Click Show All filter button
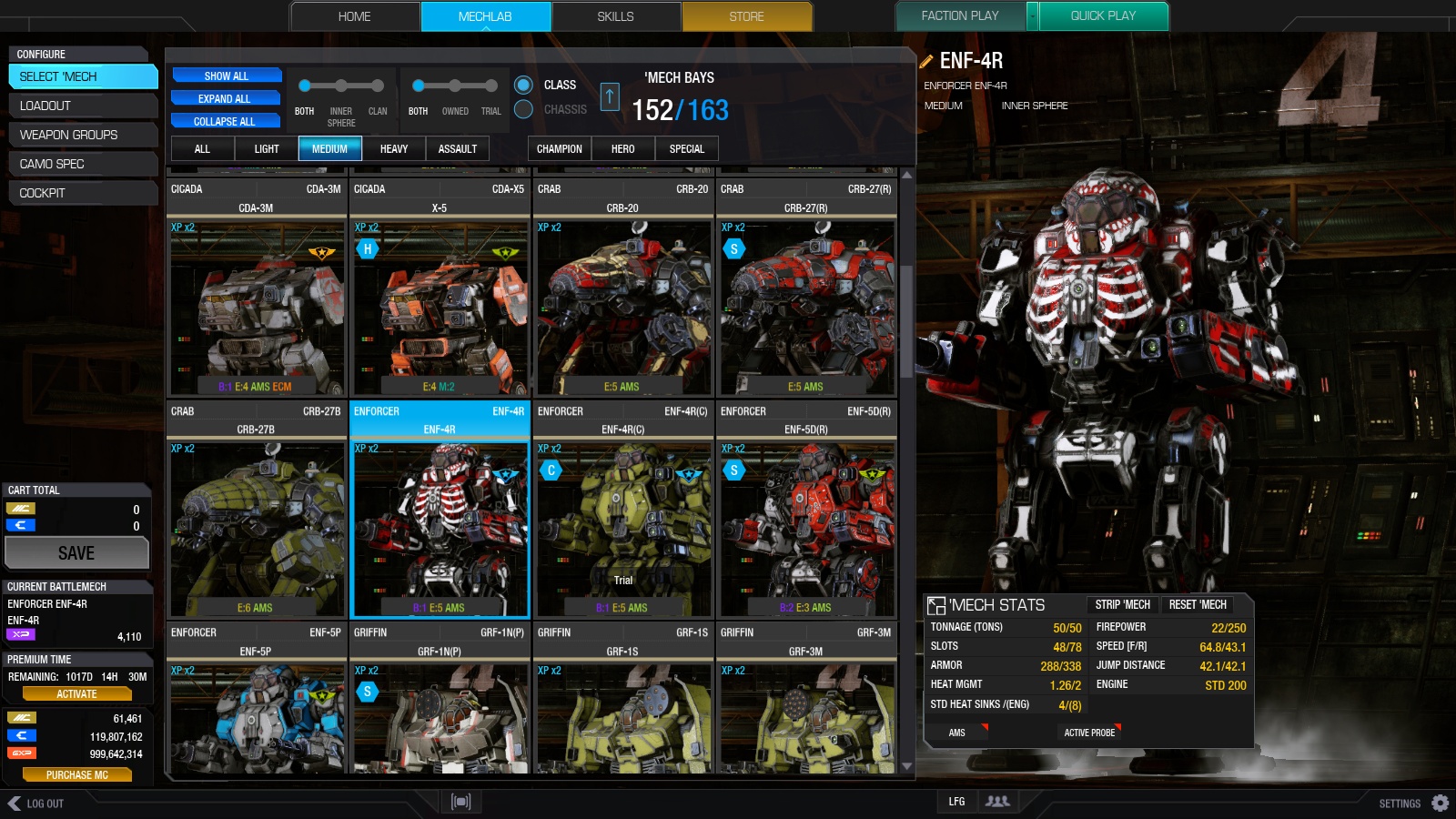Image resolution: width=1456 pixels, height=819 pixels. (225, 76)
